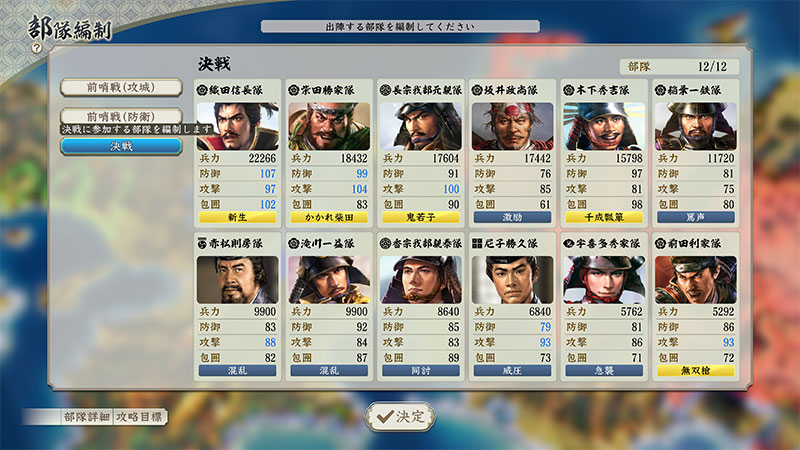The image size is (800, 450).
Task: Pick the 柴田勝家隊 unit card
Action: (x=329, y=152)
